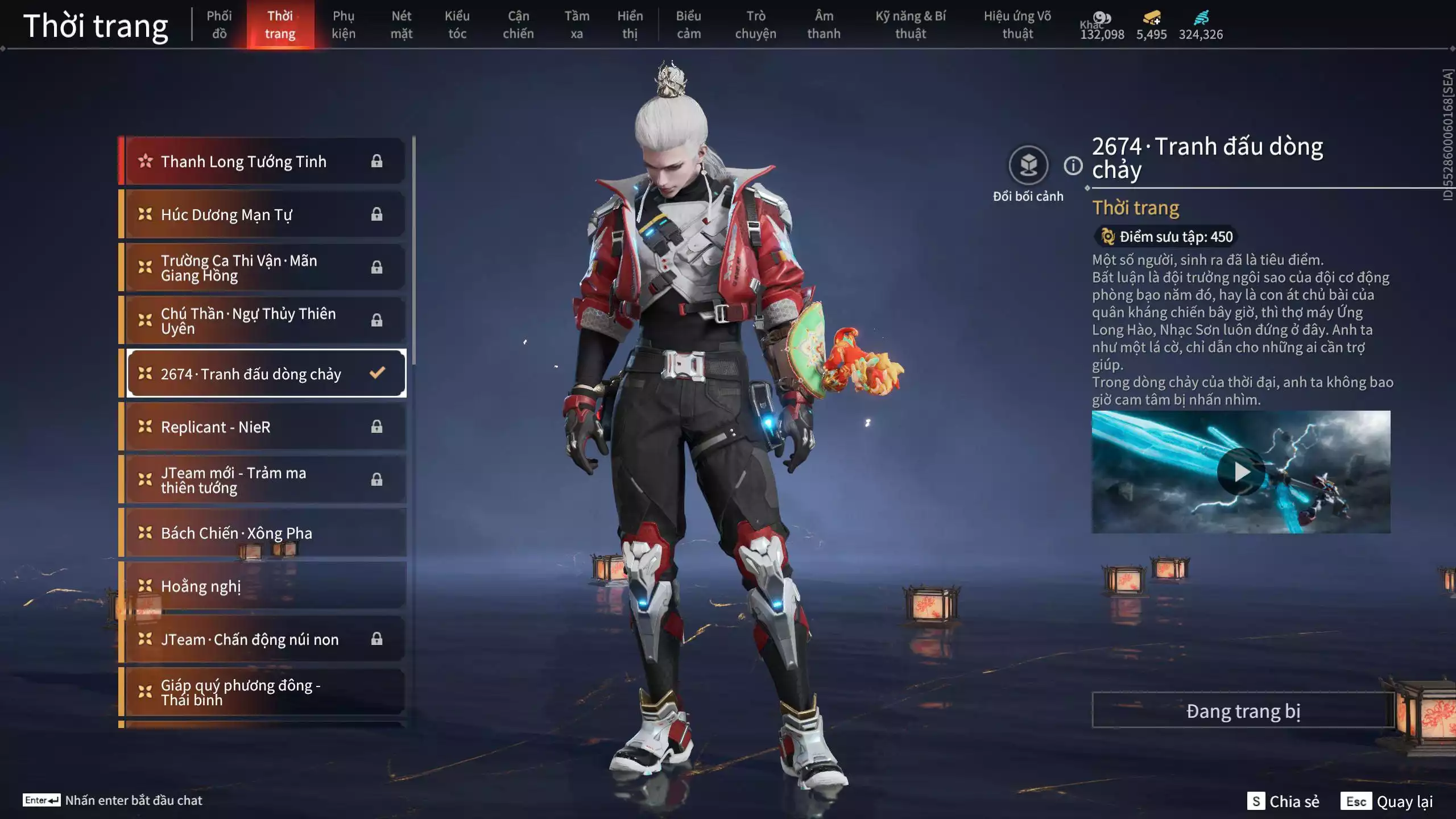The height and width of the screenshot is (819, 1456).
Task: Play the outfit preview video
Action: click(x=1241, y=472)
